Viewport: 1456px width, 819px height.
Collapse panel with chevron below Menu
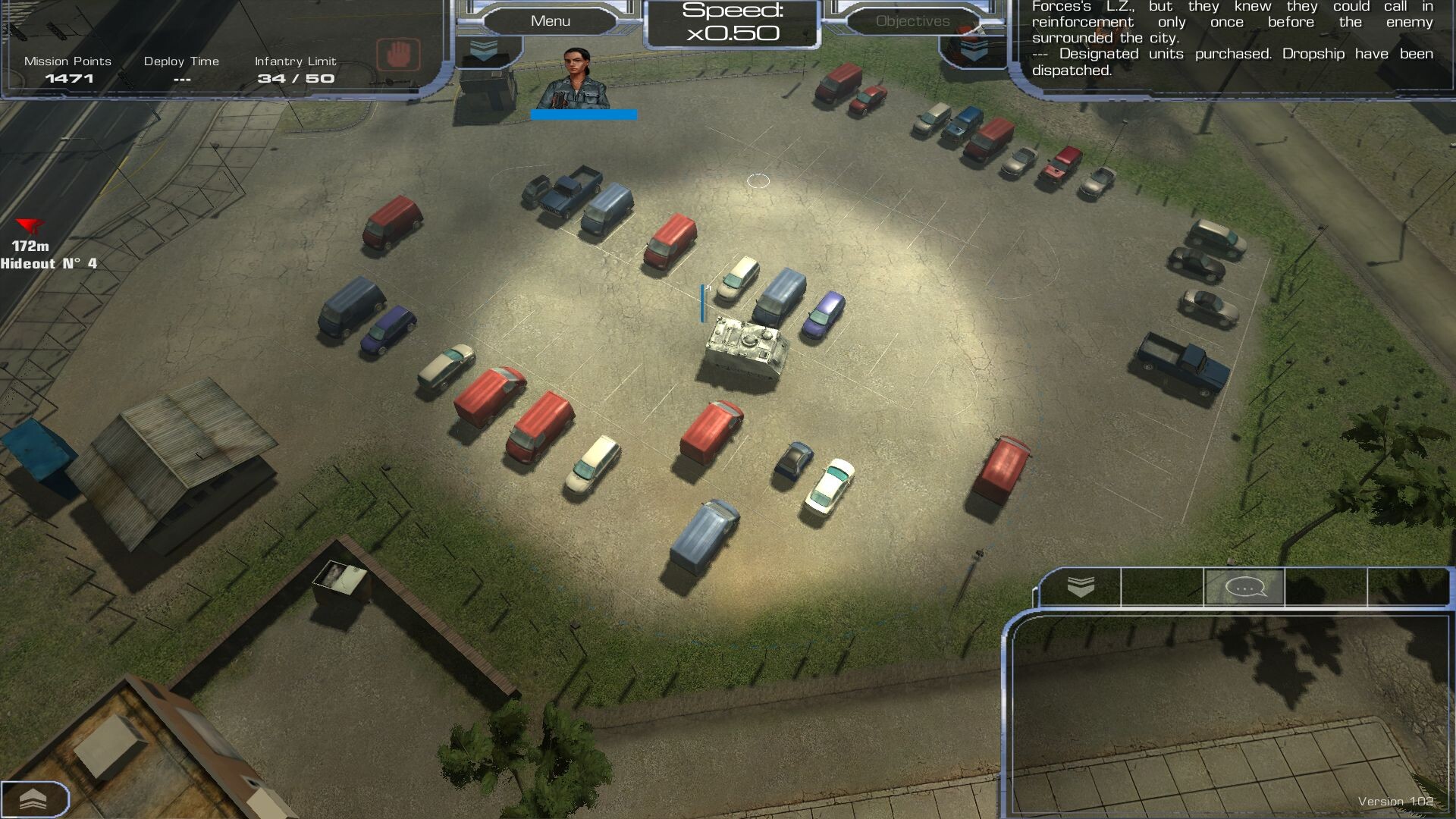pyautogui.click(x=484, y=51)
